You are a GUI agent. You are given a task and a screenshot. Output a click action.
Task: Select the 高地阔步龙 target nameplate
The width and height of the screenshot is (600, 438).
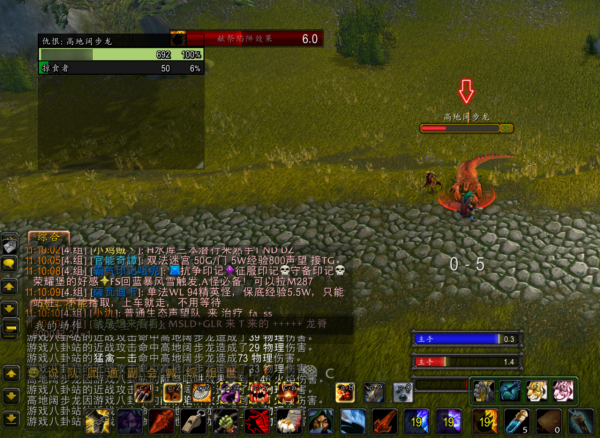pos(466,128)
